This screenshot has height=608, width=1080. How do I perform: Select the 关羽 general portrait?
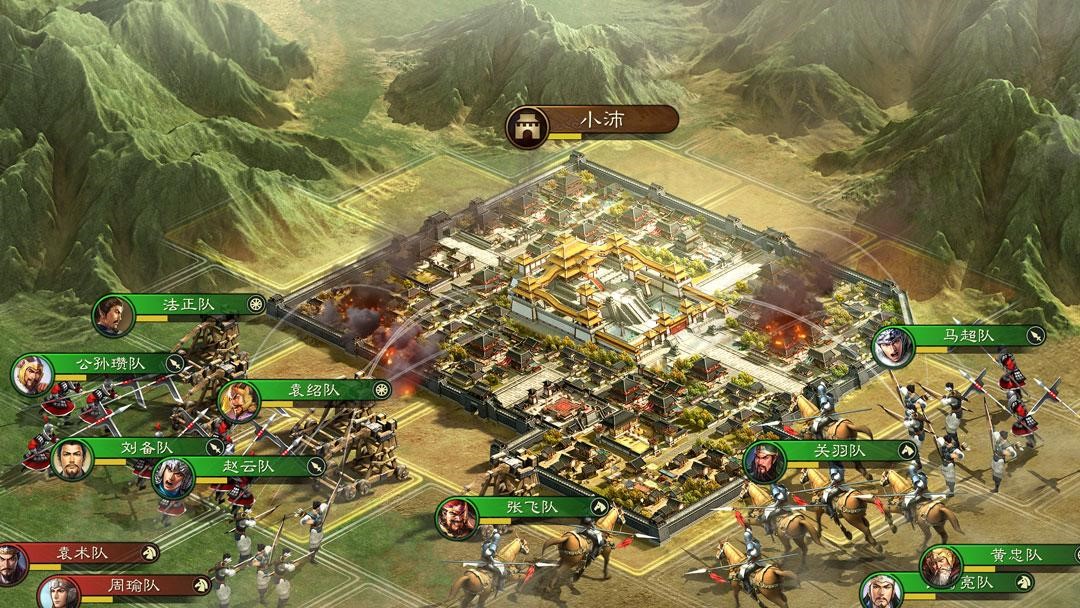(x=766, y=462)
